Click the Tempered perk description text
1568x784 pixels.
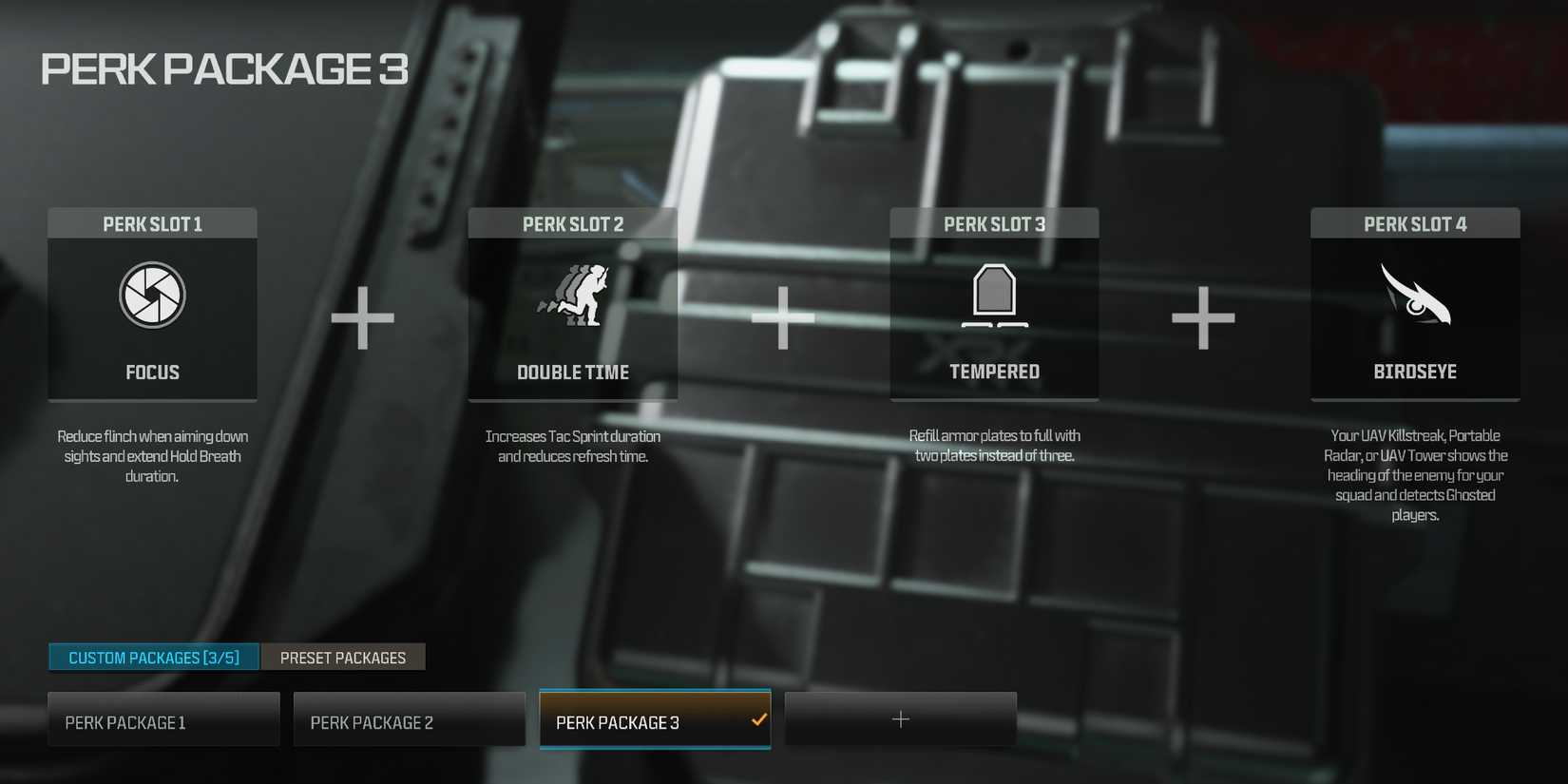[994, 445]
